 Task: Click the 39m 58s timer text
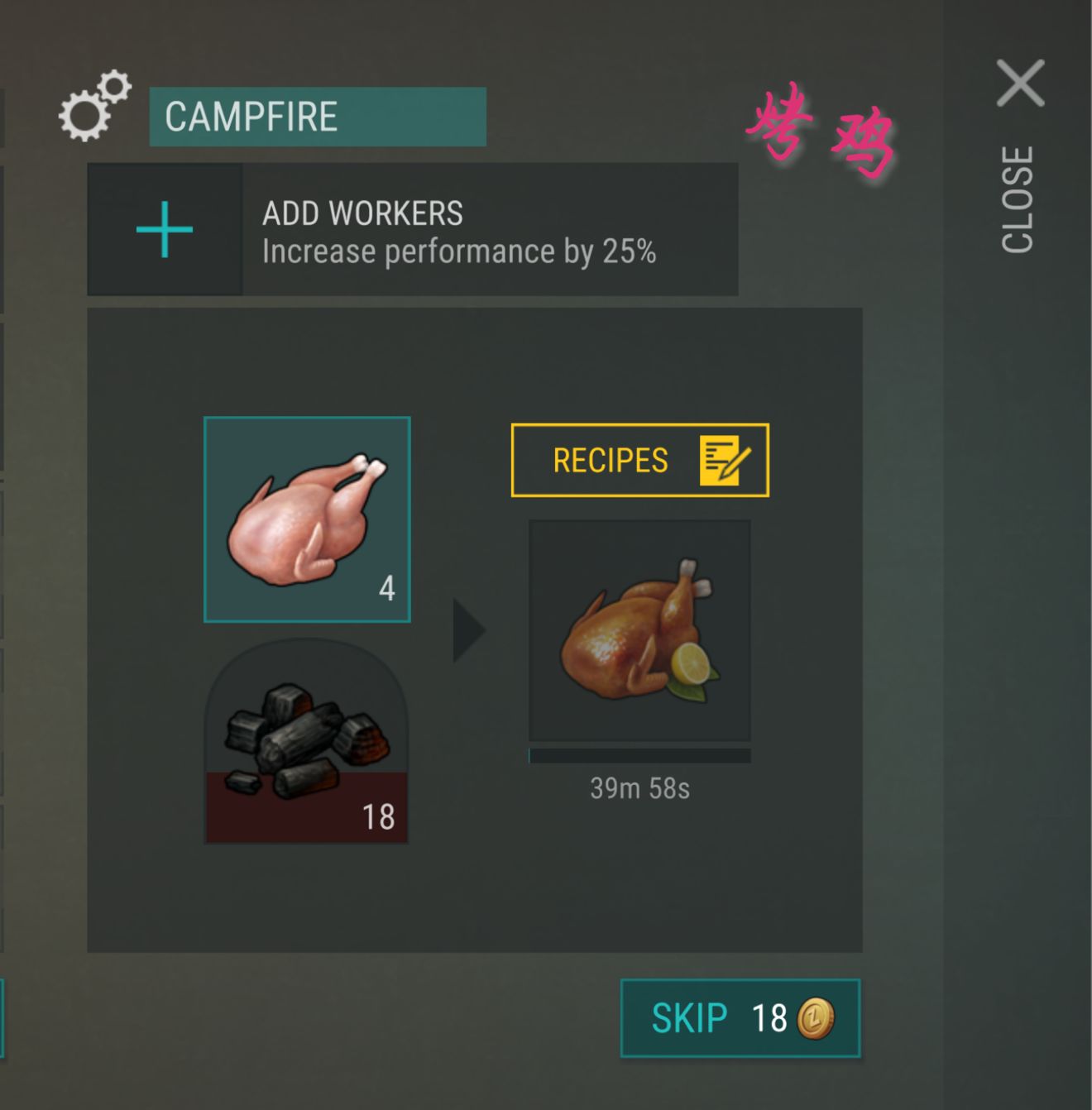(639, 789)
